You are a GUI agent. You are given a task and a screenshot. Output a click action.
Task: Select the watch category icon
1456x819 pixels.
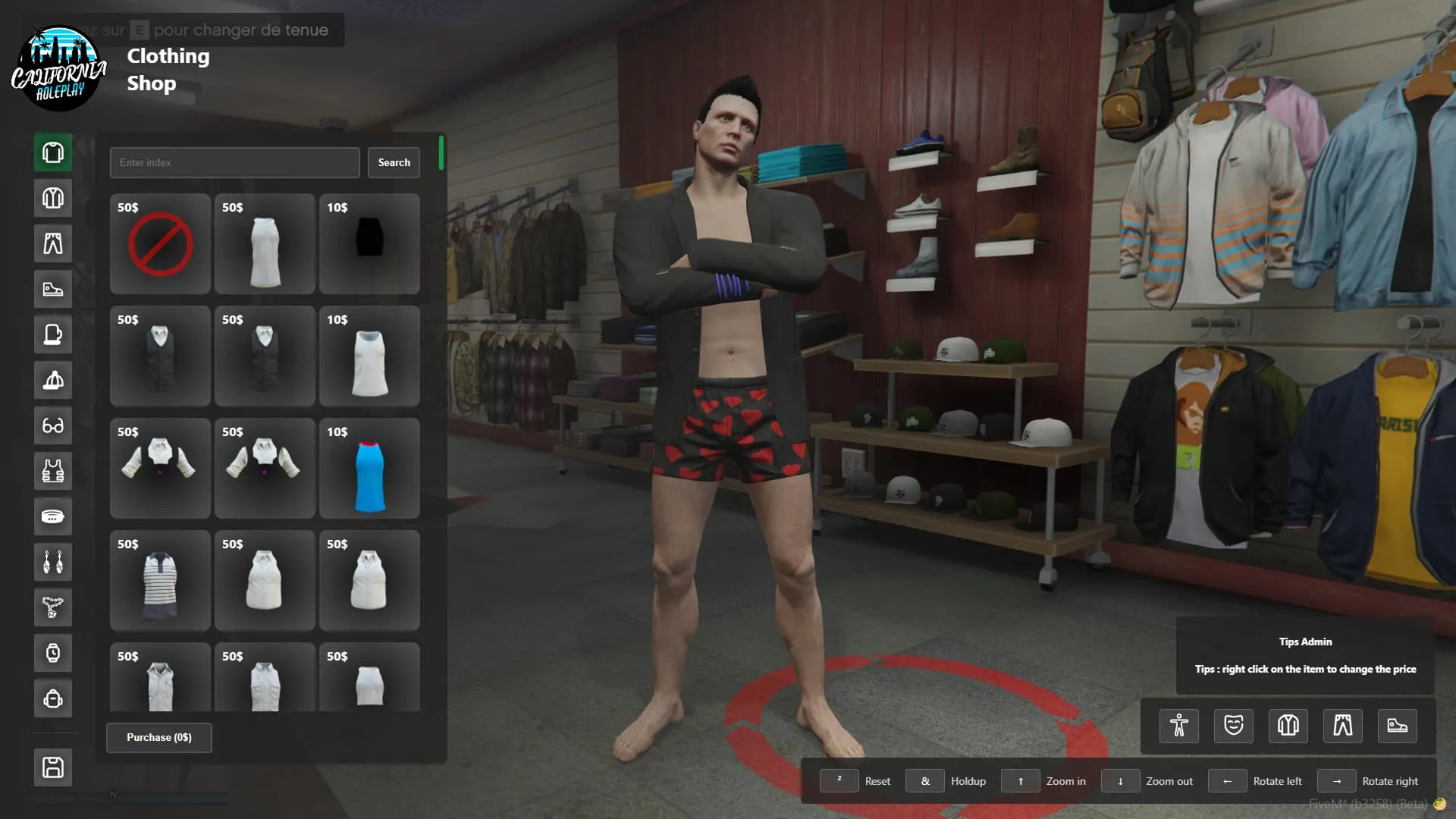coord(52,653)
